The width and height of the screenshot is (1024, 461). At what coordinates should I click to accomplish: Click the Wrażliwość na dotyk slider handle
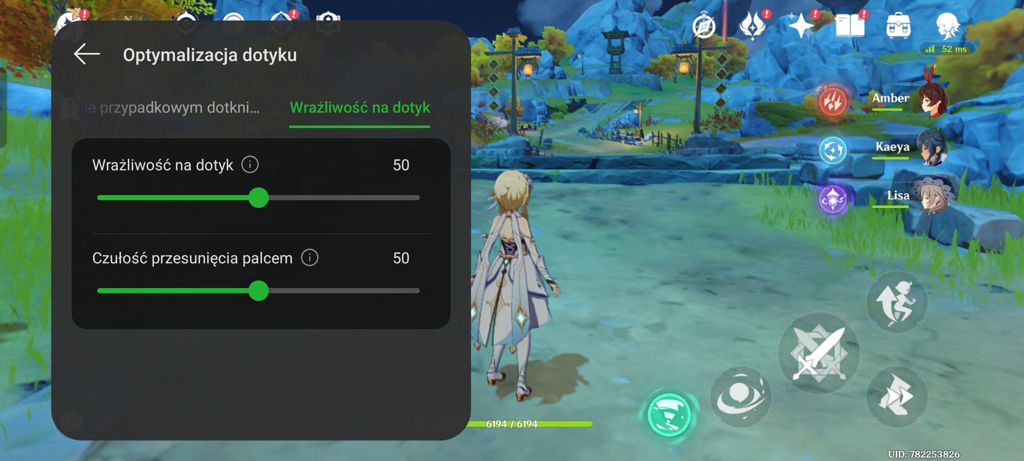258,198
